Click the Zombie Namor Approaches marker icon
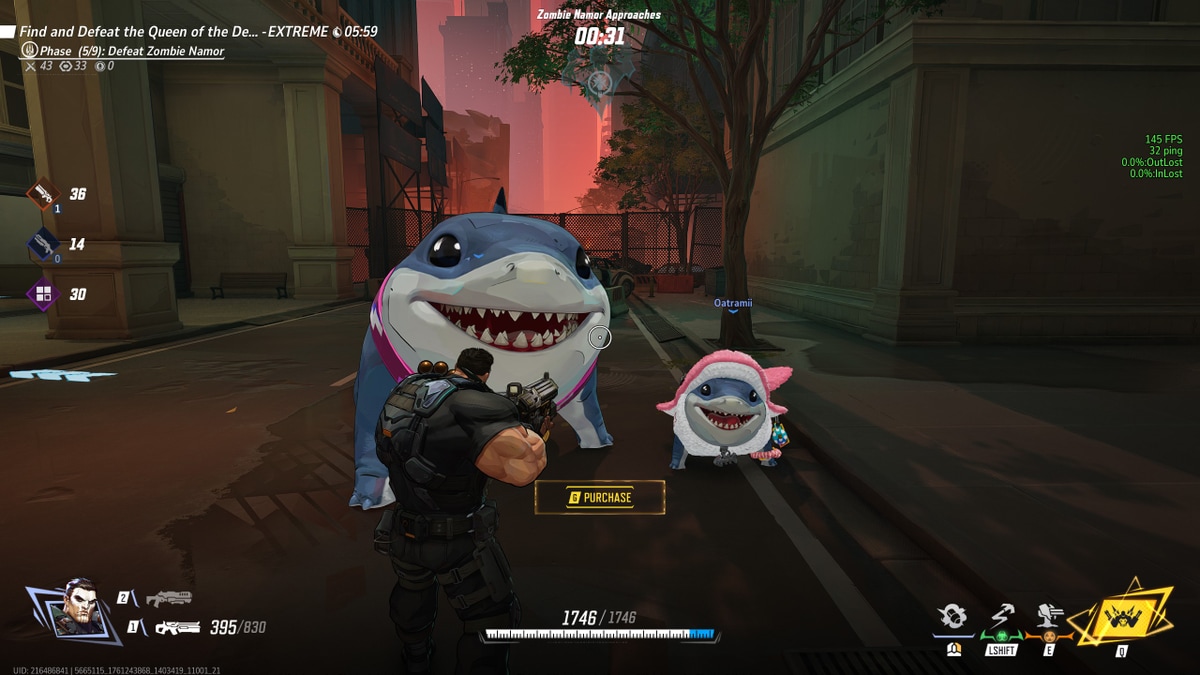This screenshot has height=675, width=1200. (x=599, y=81)
